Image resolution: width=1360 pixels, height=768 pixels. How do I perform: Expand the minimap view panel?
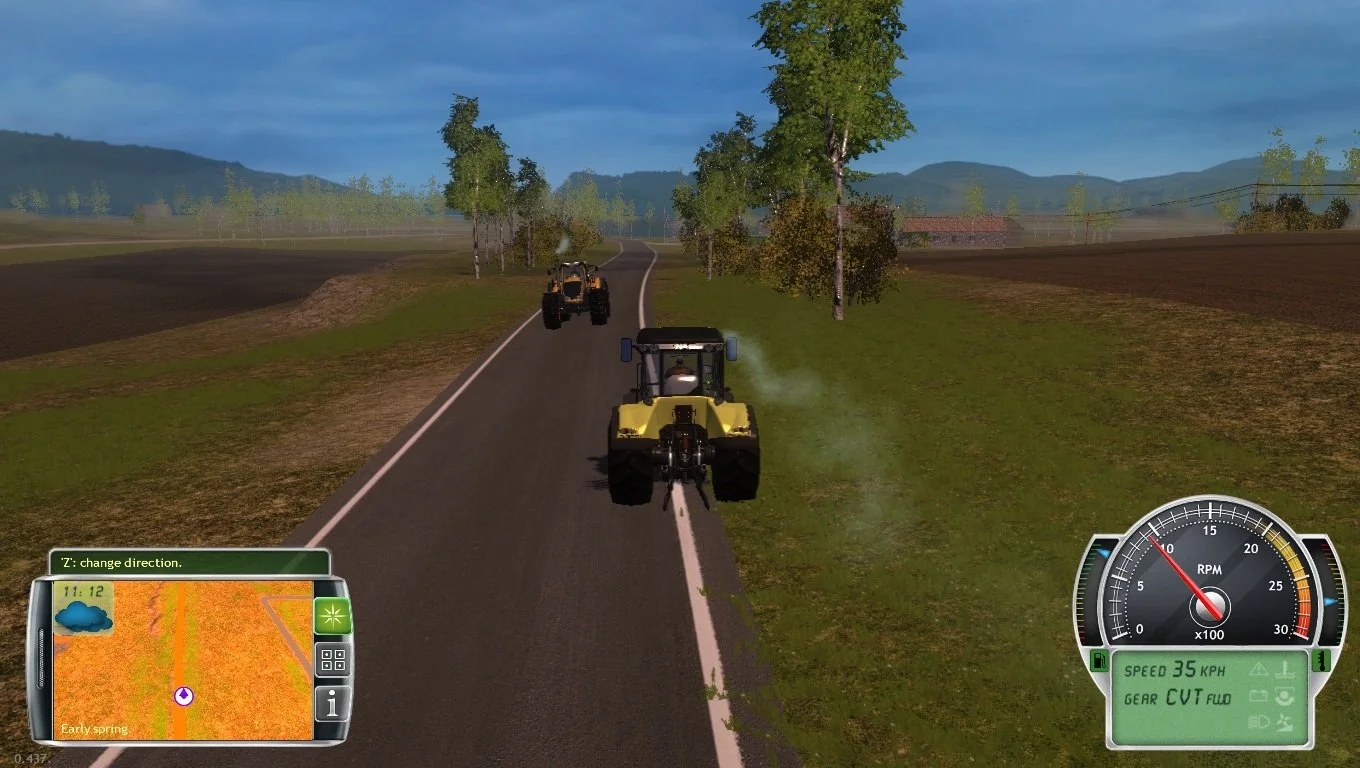[184, 656]
